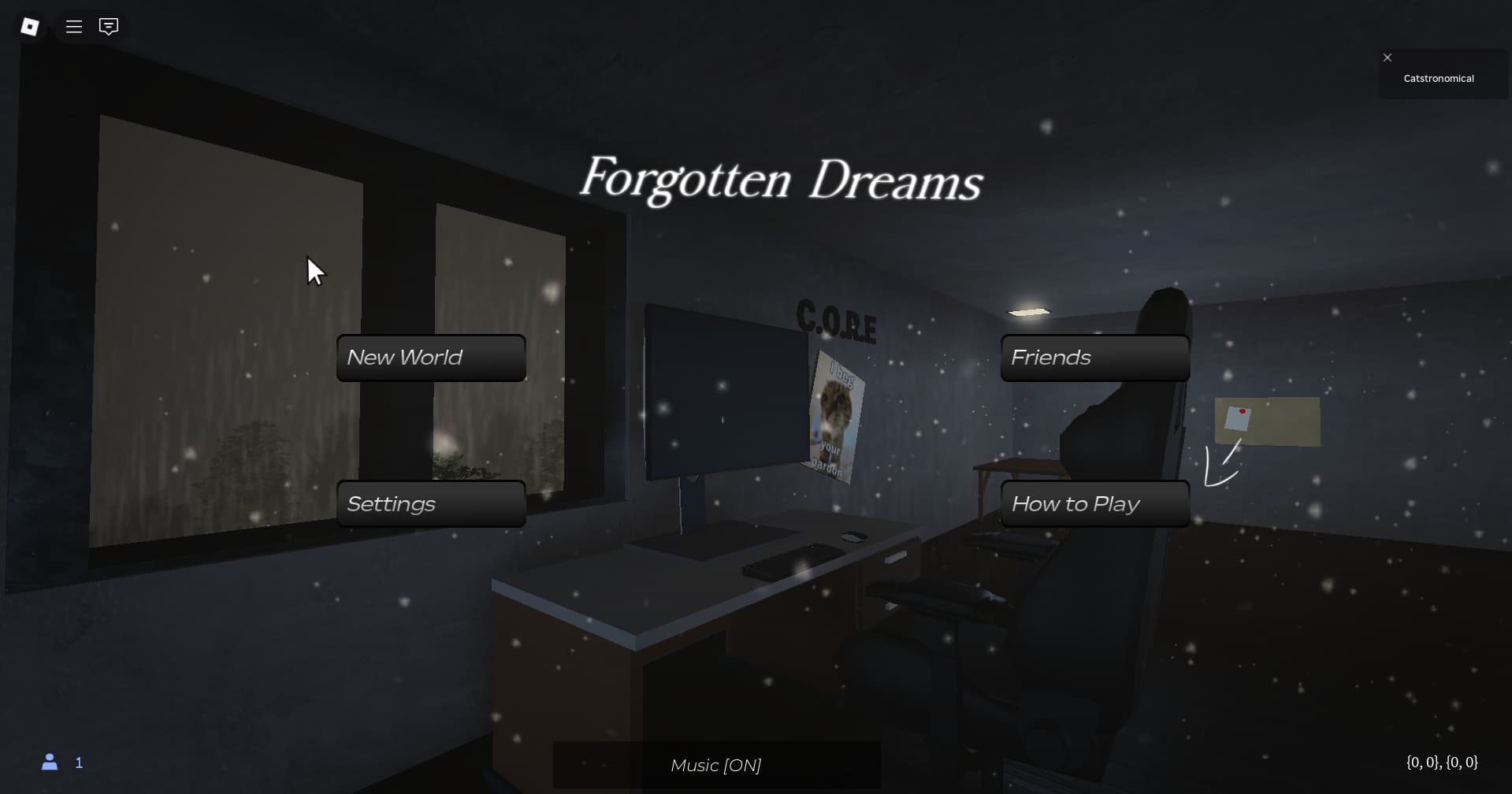Toggle Music off
This screenshot has height=794, width=1512.
[716, 764]
